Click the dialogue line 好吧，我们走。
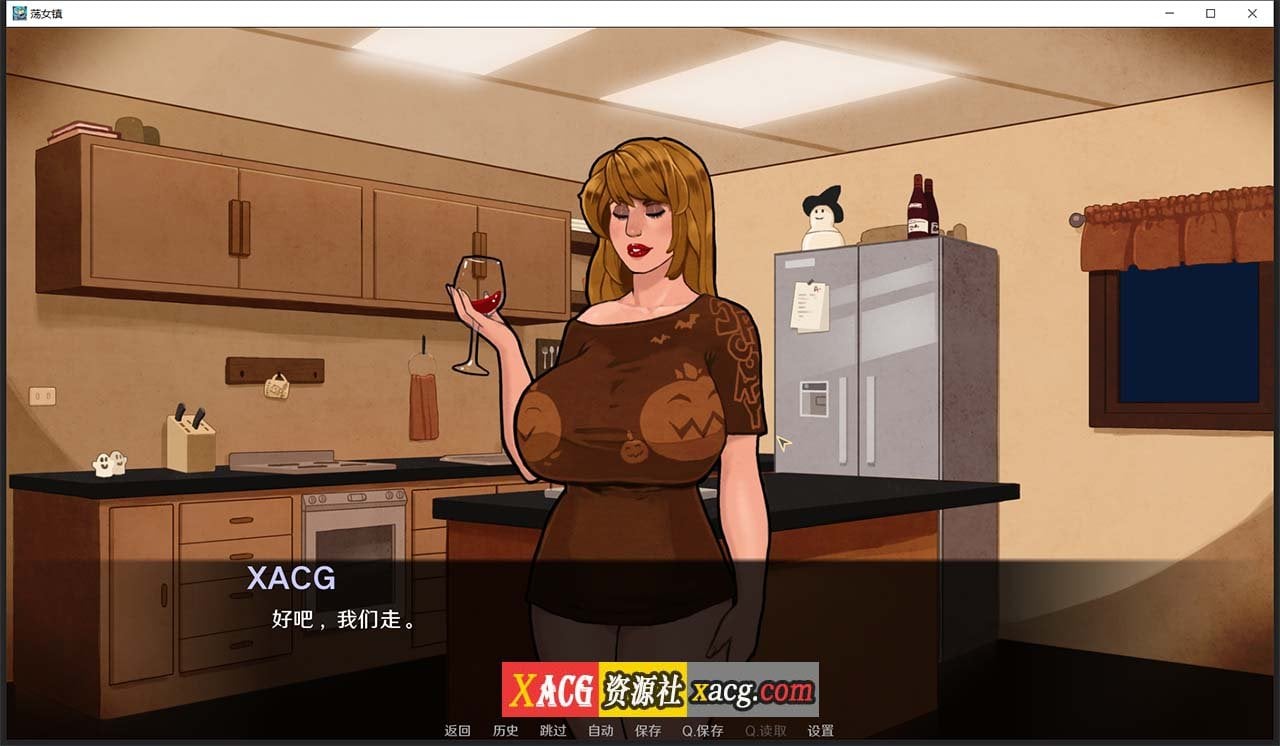The width and height of the screenshot is (1280, 746). pyautogui.click(x=345, y=619)
